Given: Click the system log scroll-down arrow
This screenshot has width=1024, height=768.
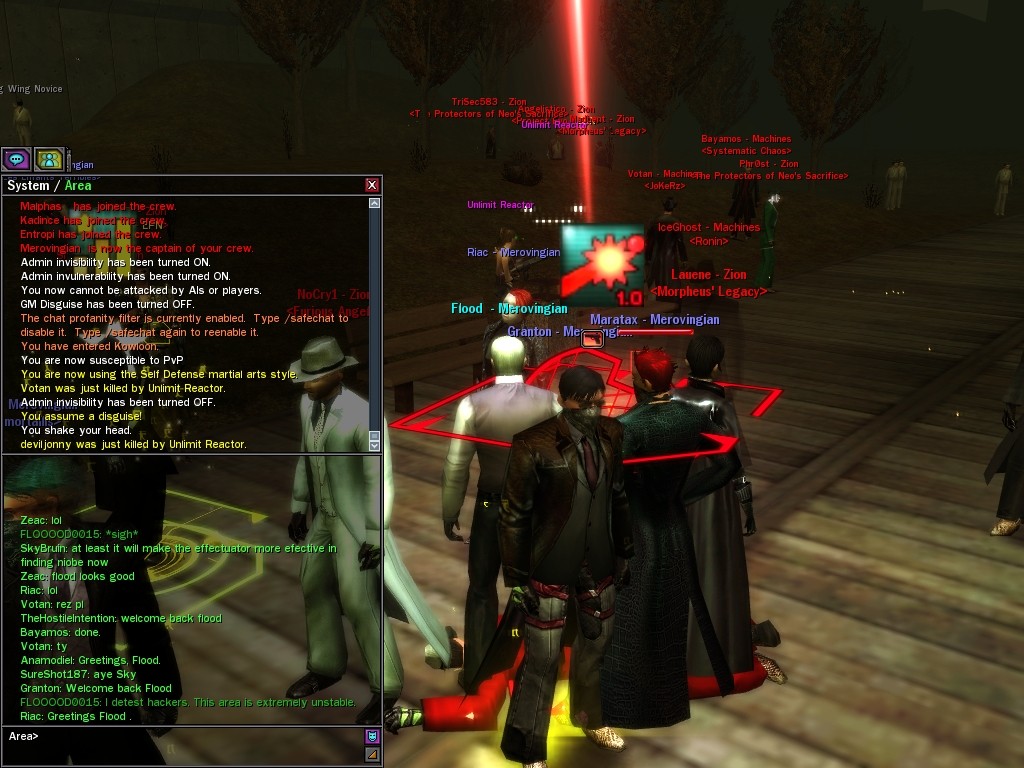Looking at the screenshot, I should (x=375, y=445).
